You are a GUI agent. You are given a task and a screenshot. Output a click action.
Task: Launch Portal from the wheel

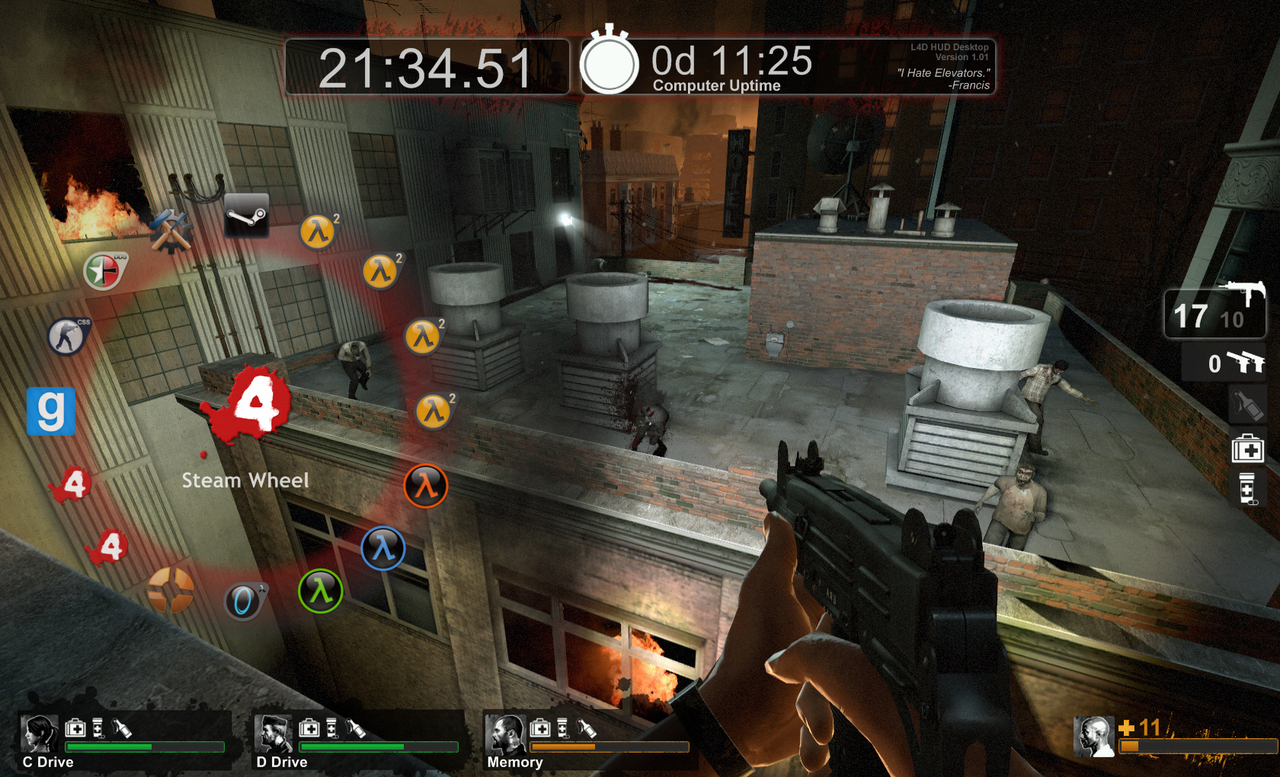246,600
